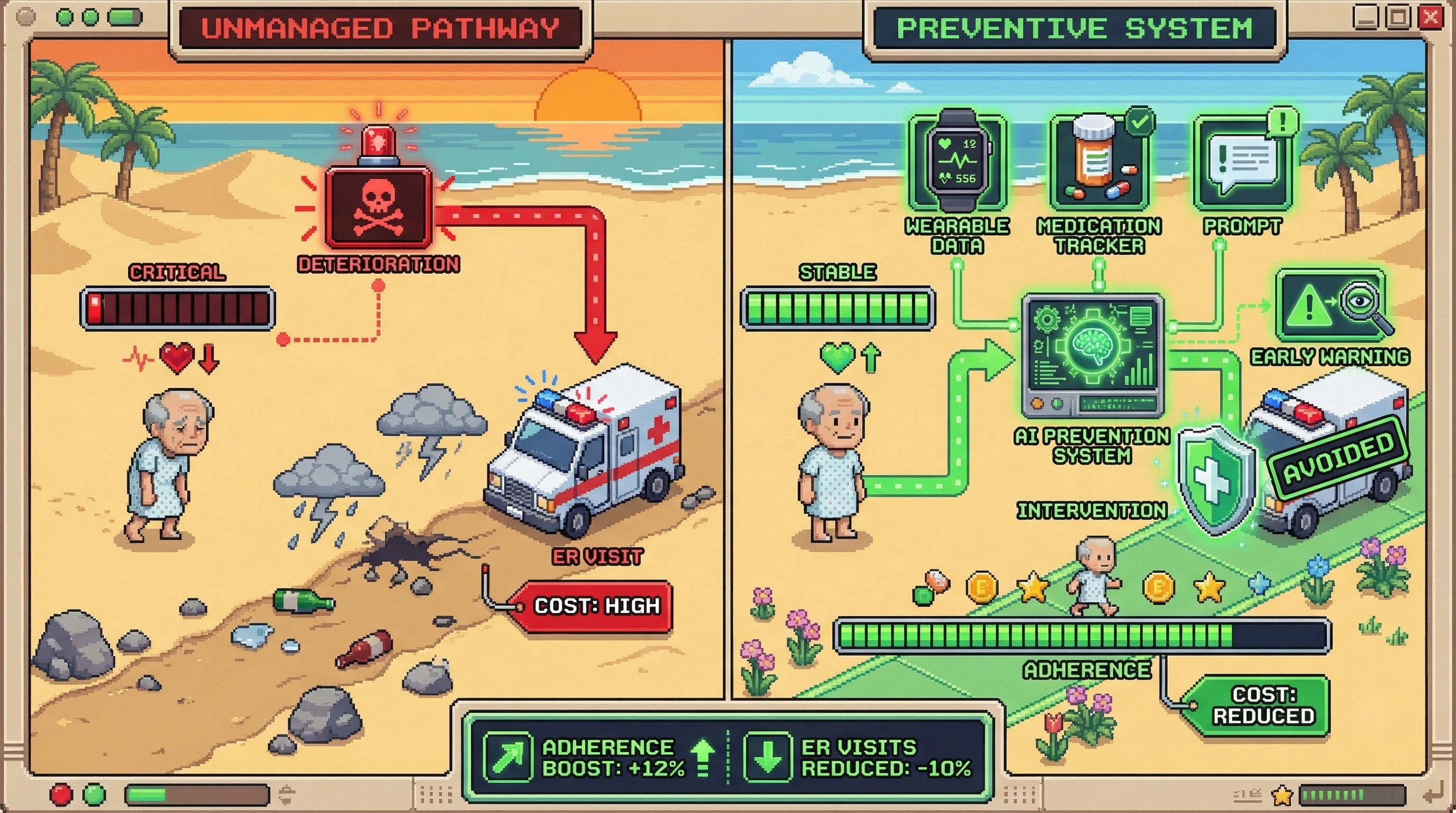Select the Medication Tracker pill bottle icon

pos(1098,161)
